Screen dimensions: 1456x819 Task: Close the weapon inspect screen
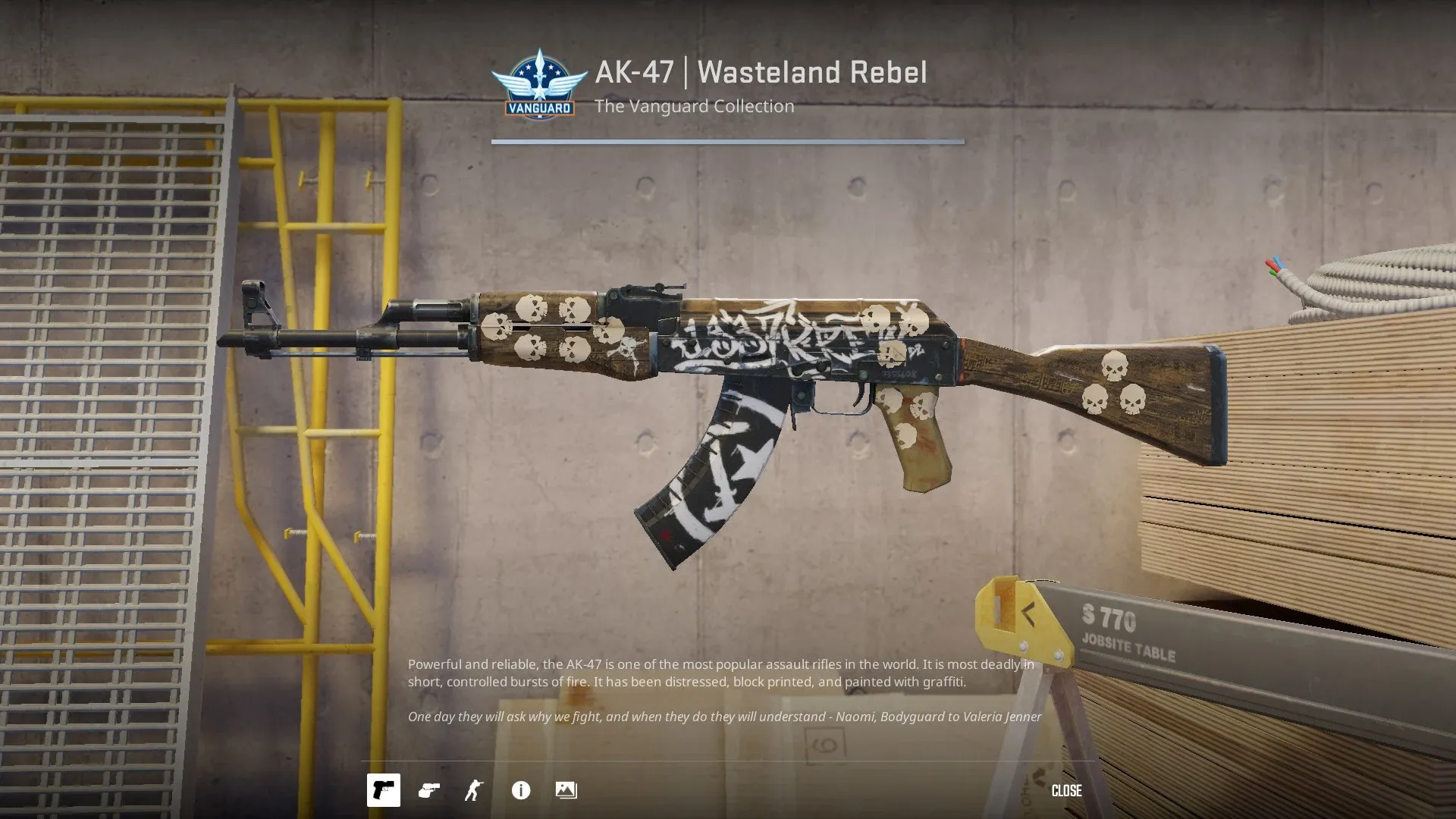click(1066, 790)
